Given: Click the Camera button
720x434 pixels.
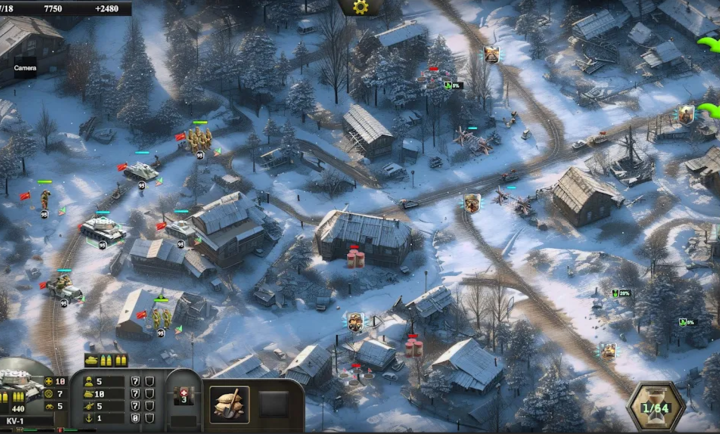Looking at the screenshot, I should (25, 67).
